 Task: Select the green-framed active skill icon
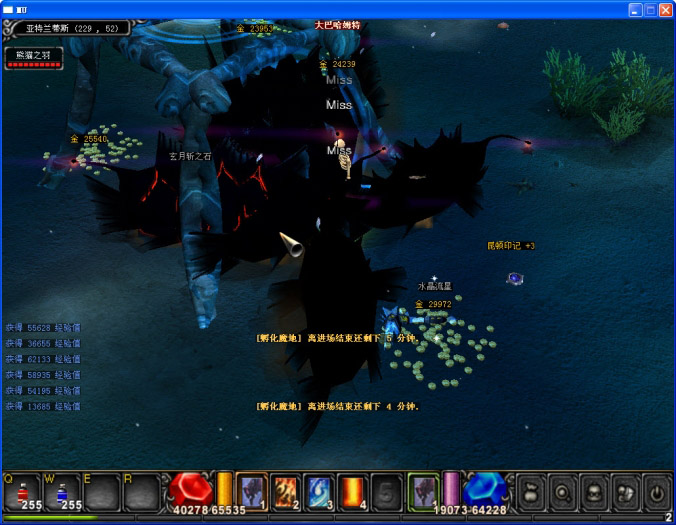click(x=423, y=491)
